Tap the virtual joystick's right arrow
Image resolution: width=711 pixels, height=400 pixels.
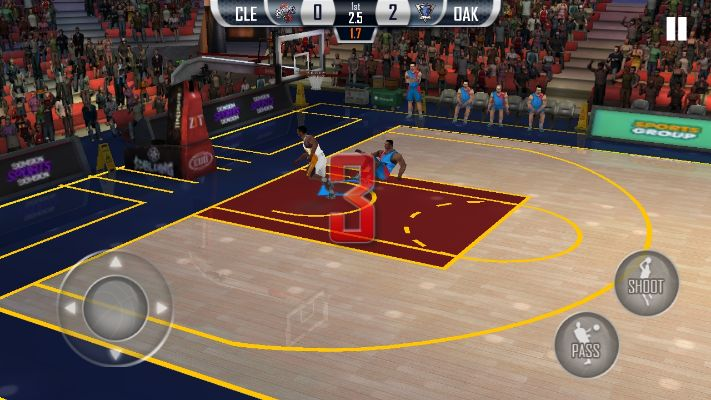160,308
